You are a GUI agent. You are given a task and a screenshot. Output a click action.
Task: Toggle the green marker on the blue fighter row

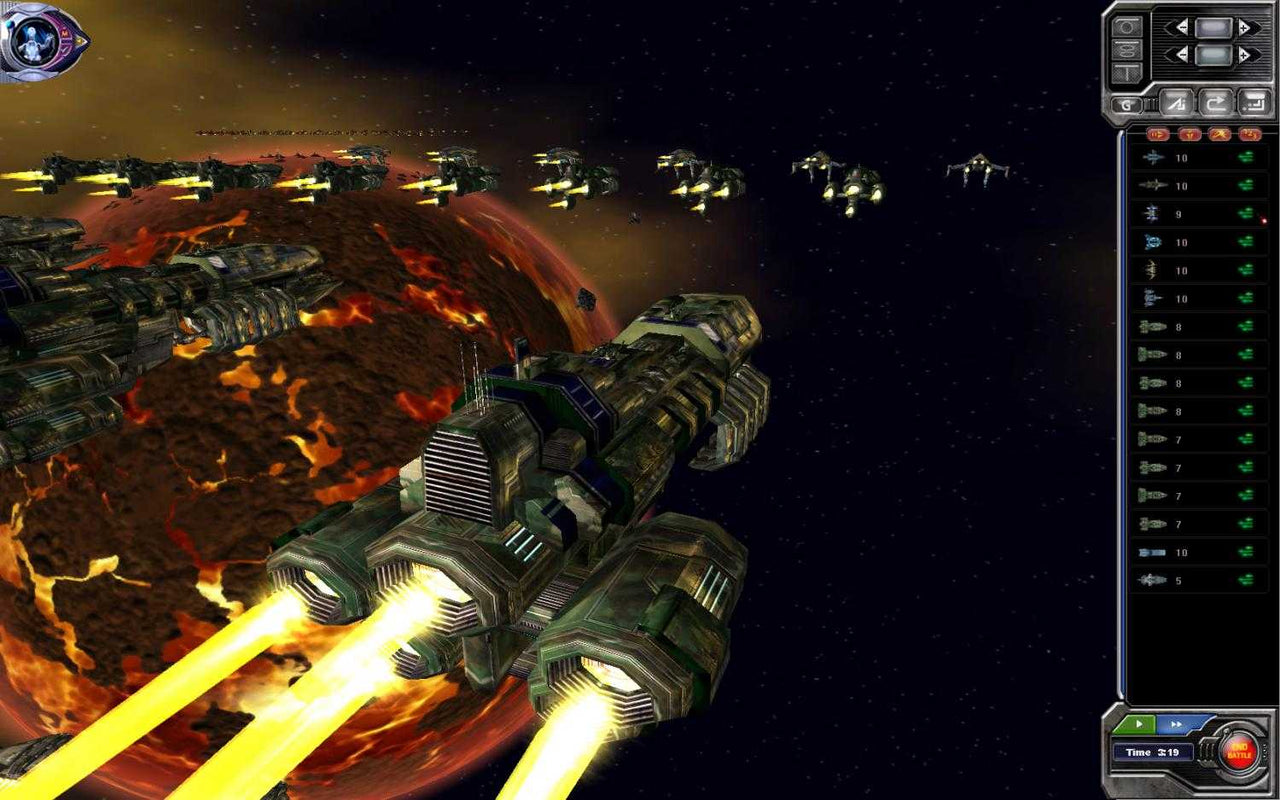[x=1247, y=240]
